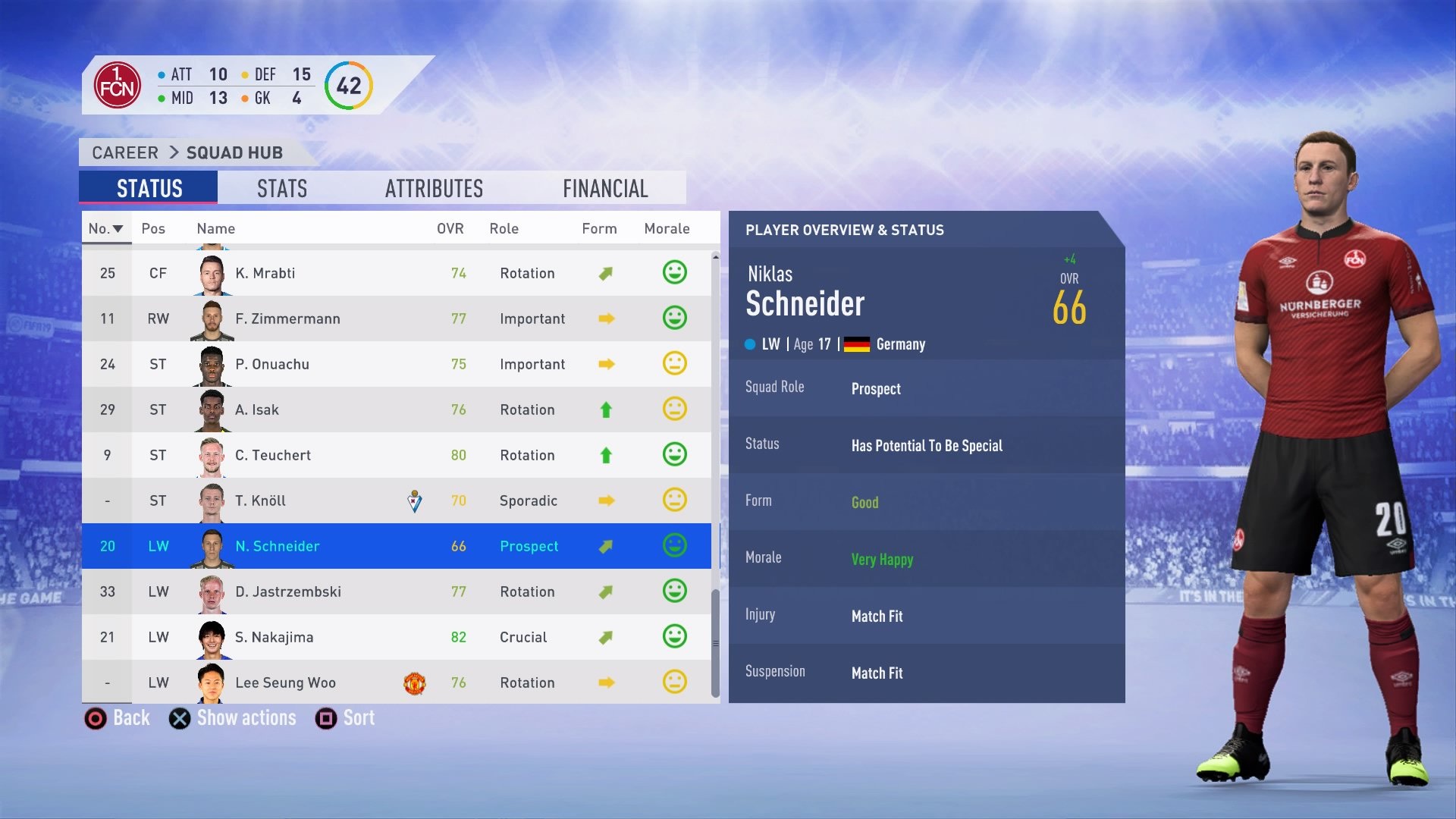Click the Morale column header
Screen dimensions: 1456x819
tap(667, 228)
